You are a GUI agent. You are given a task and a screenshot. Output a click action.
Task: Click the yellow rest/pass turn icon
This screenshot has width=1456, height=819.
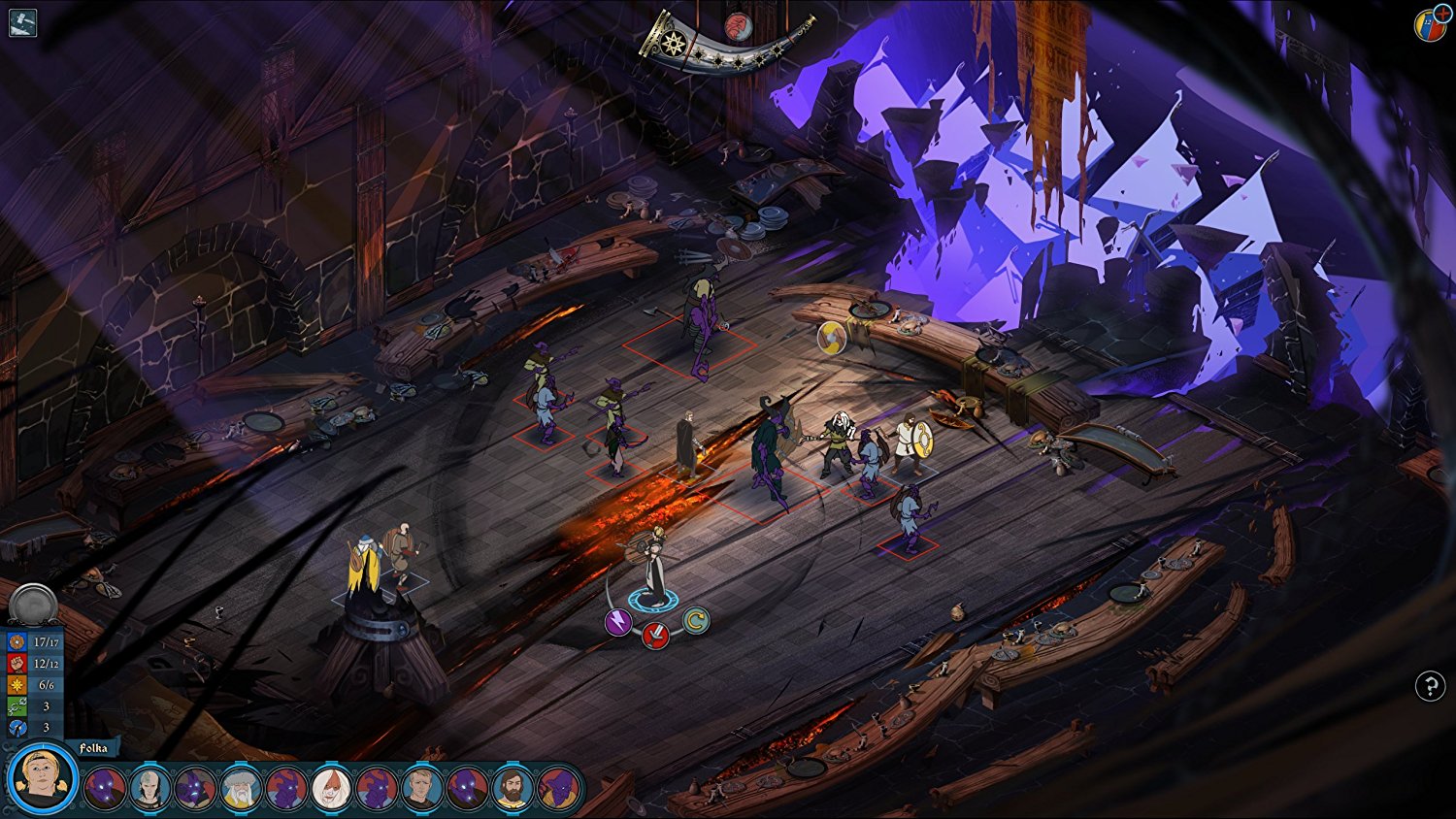tap(697, 622)
